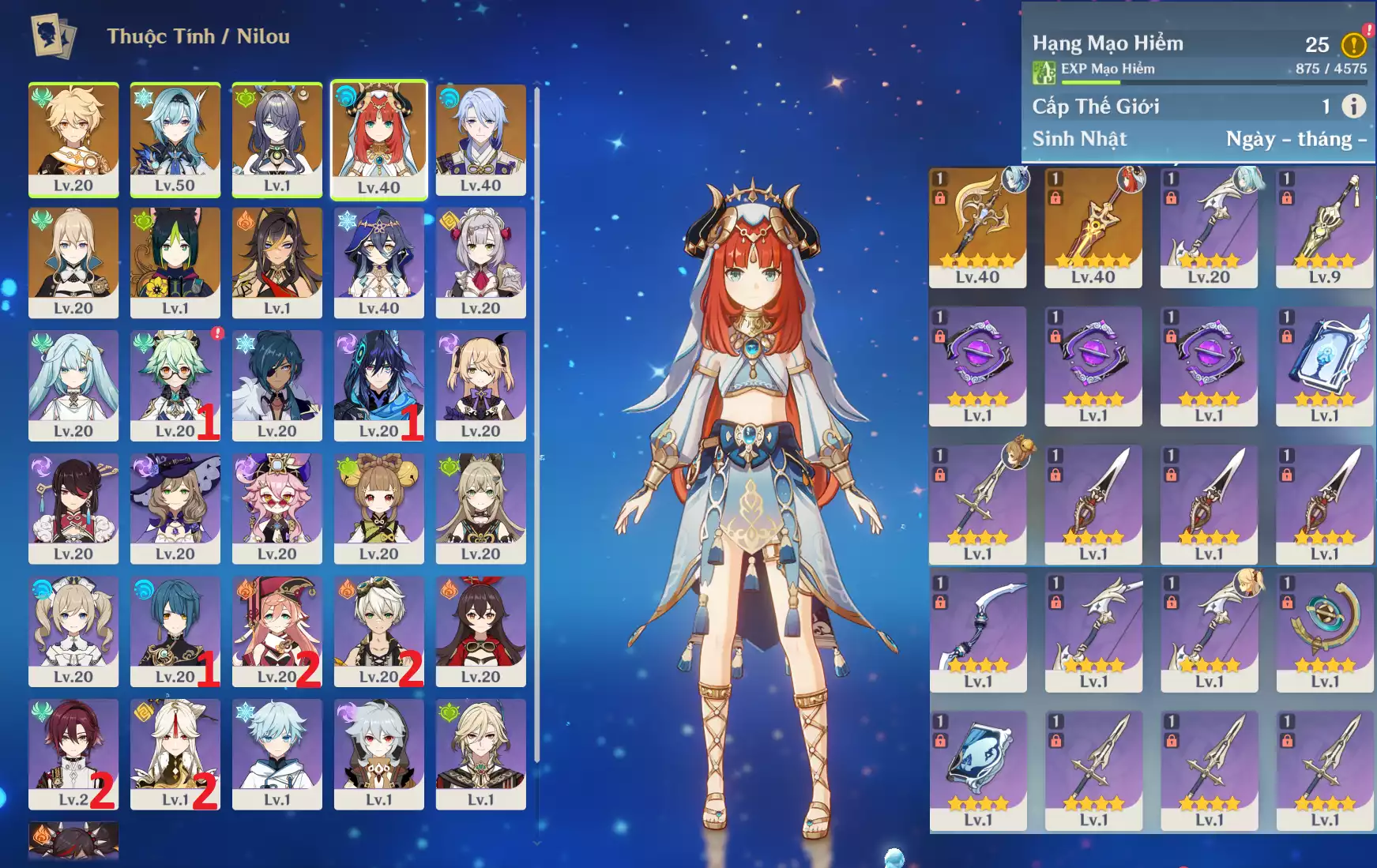Select the blond Traveler Aether portrait
This screenshot has height=868, width=1377.
tap(73, 139)
